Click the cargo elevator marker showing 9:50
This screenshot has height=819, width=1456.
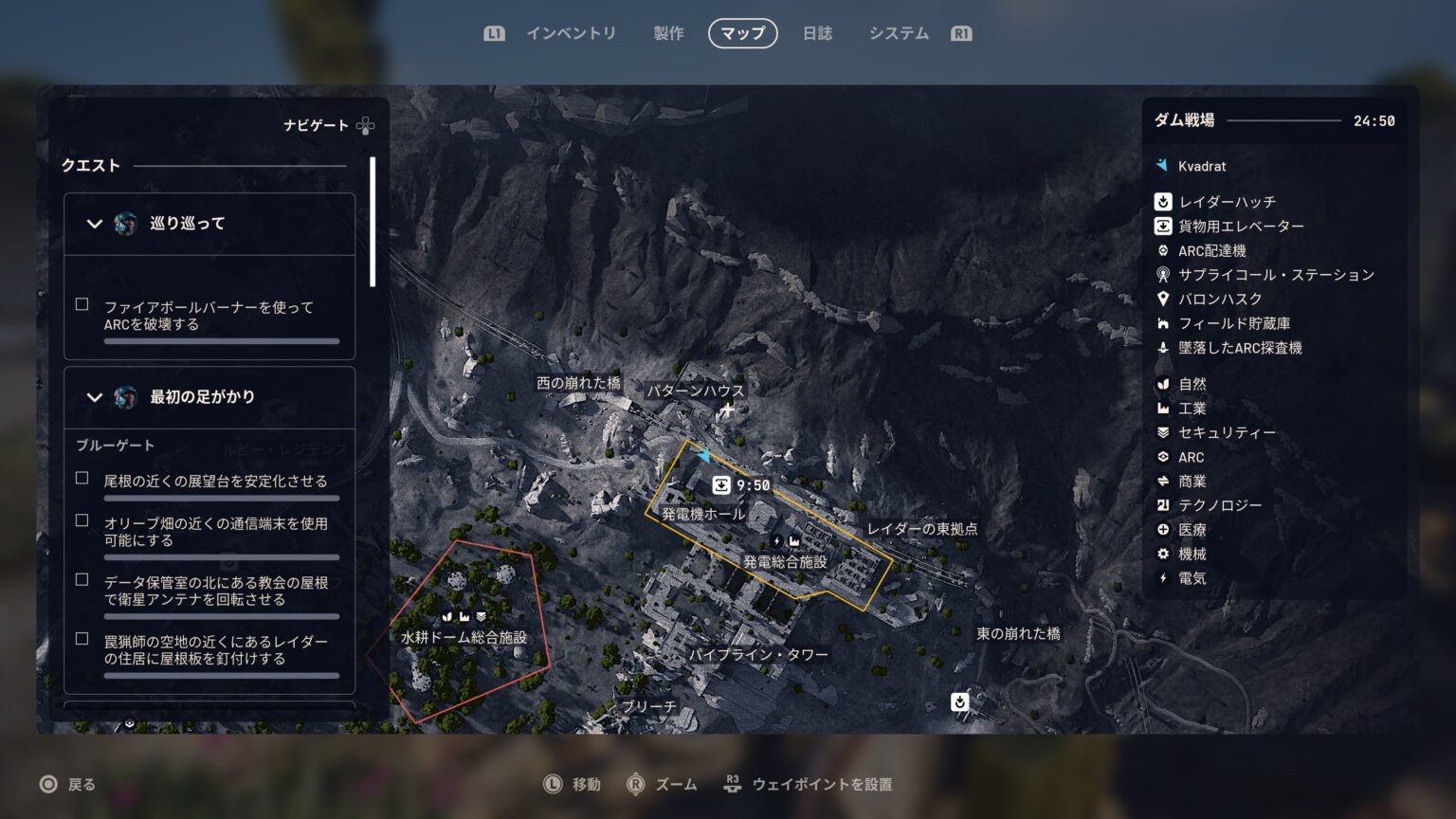(722, 485)
